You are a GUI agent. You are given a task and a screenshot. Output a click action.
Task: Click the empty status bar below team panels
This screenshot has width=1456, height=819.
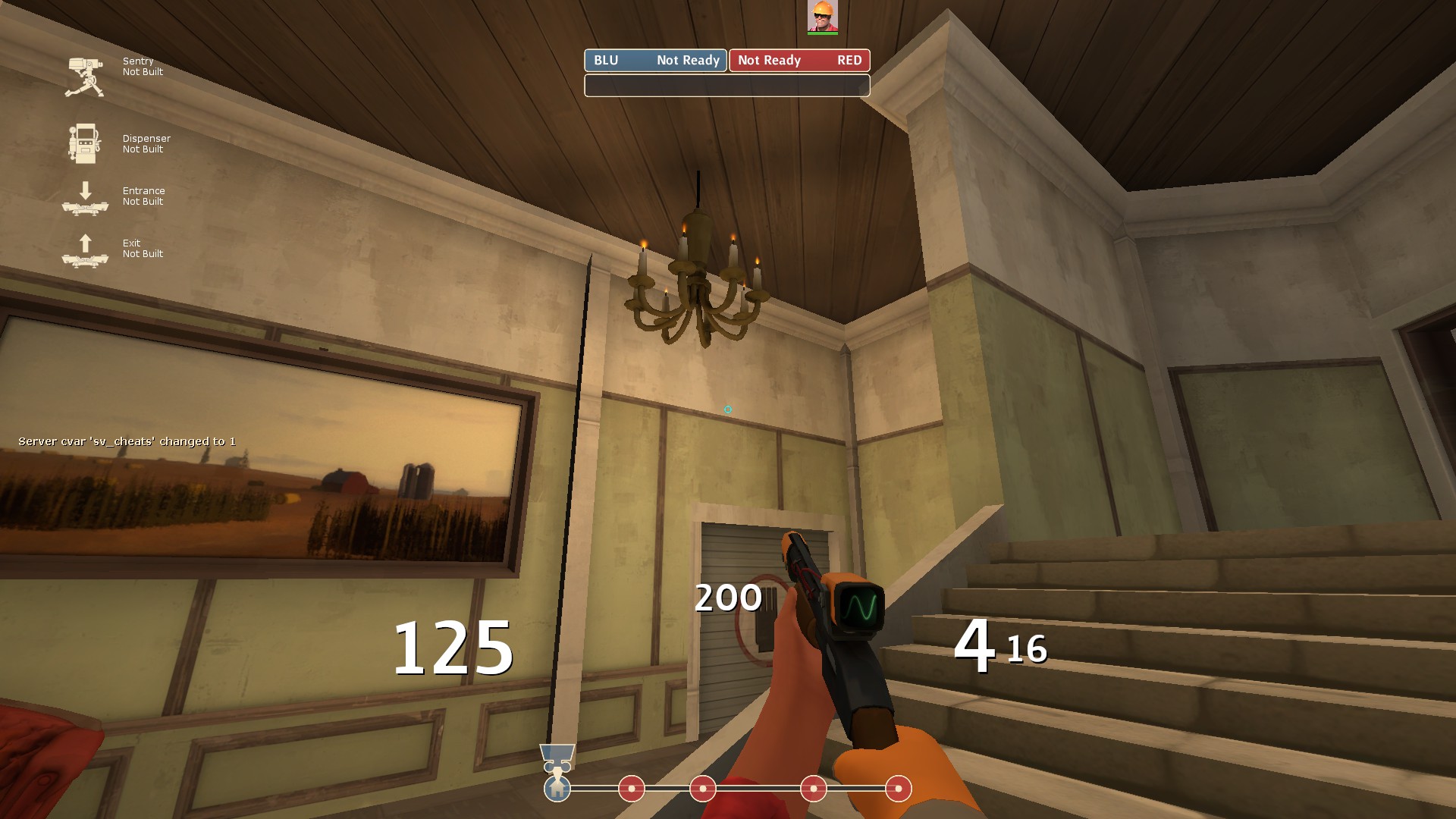pos(726,86)
